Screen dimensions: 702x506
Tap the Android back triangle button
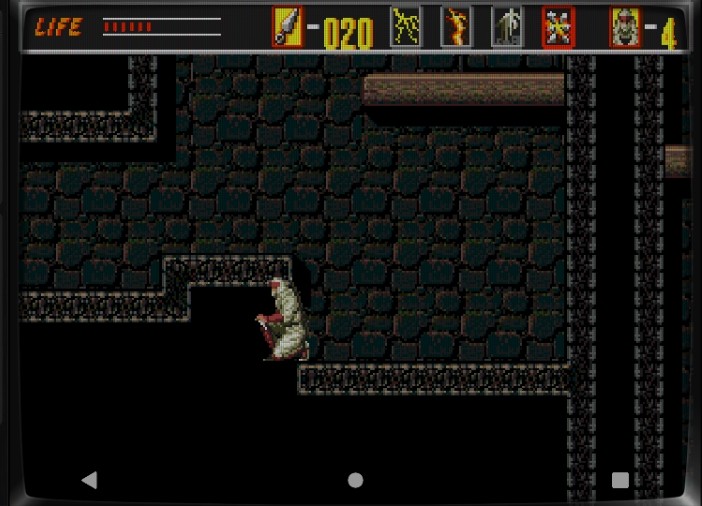89,480
